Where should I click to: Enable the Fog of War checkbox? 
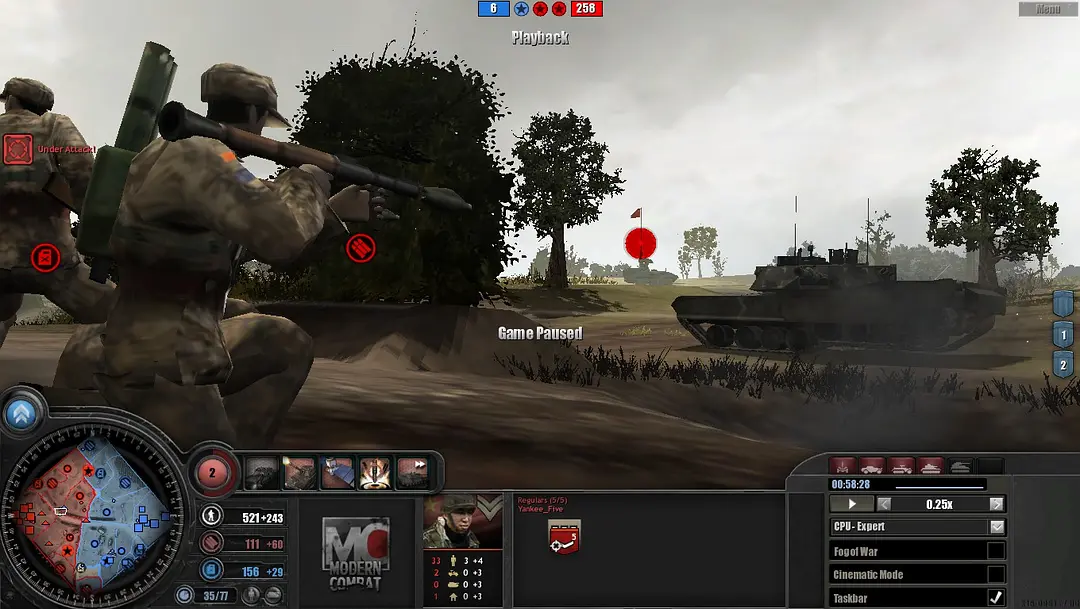point(996,551)
